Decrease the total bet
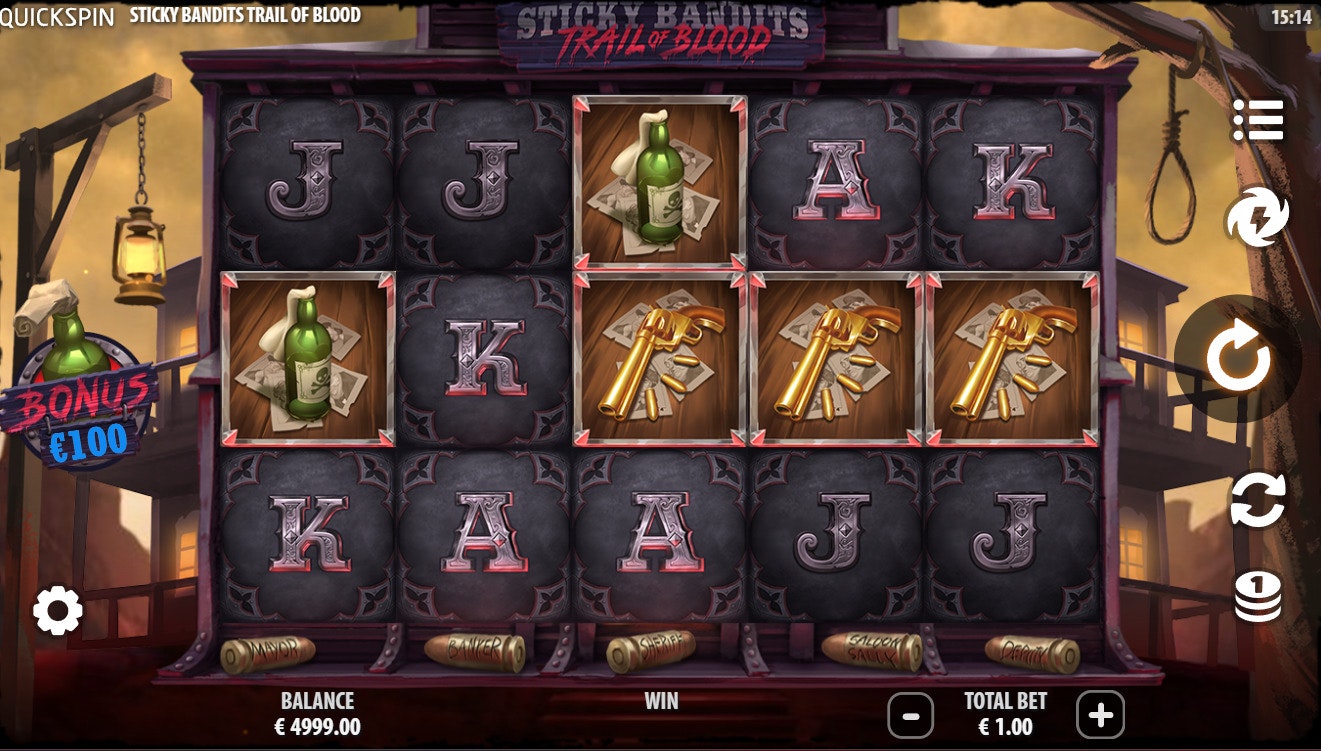1321x751 pixels. point(909,716)
